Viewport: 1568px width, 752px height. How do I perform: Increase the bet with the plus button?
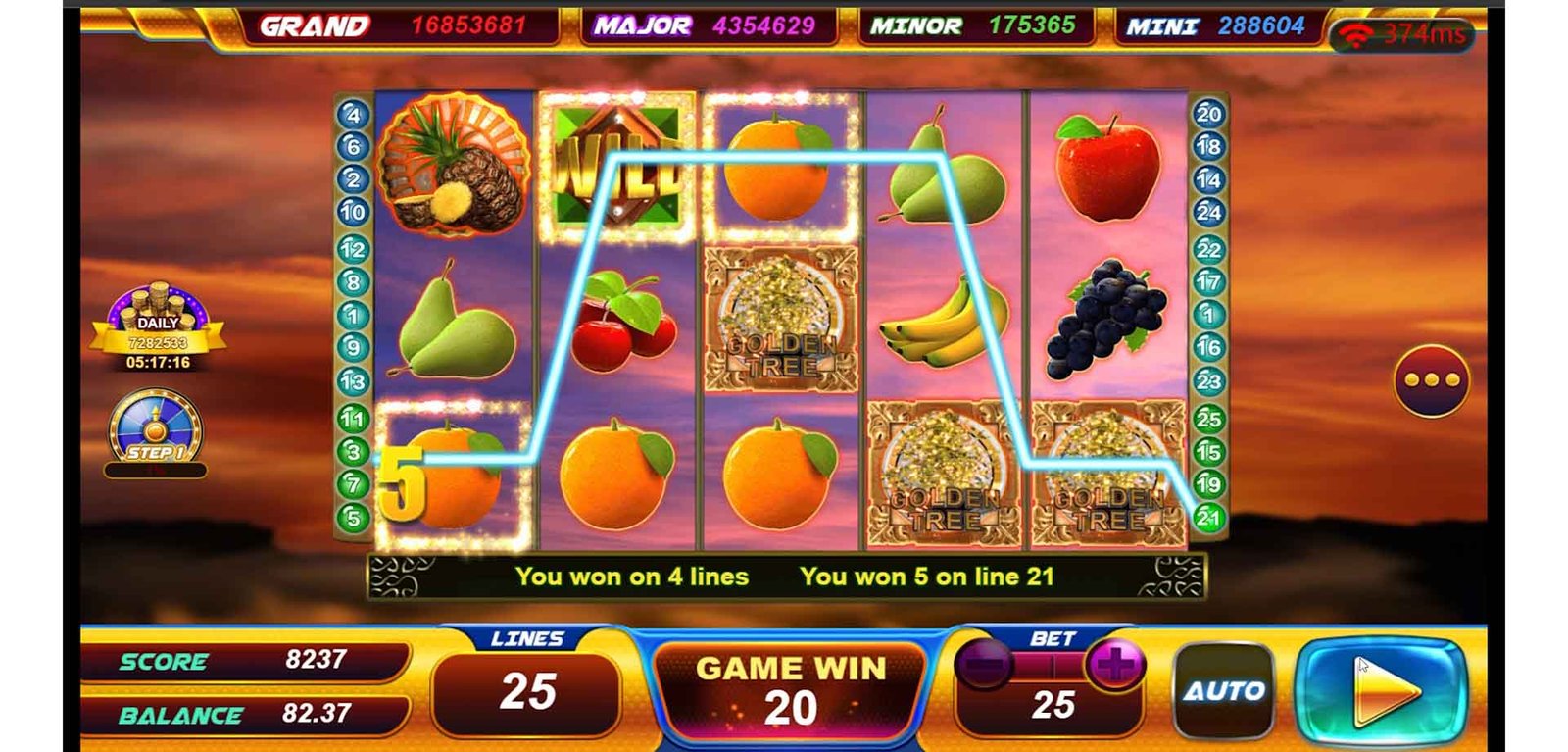[x=1113, y=665]
